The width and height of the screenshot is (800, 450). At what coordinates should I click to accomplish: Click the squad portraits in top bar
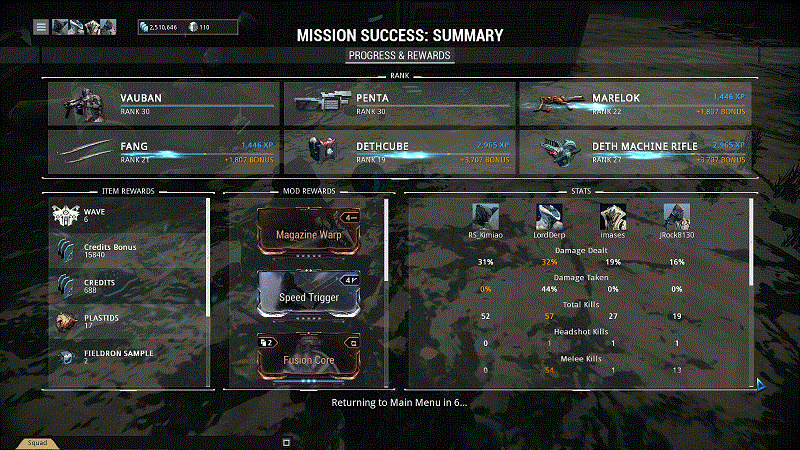click(x=84, y=27)
